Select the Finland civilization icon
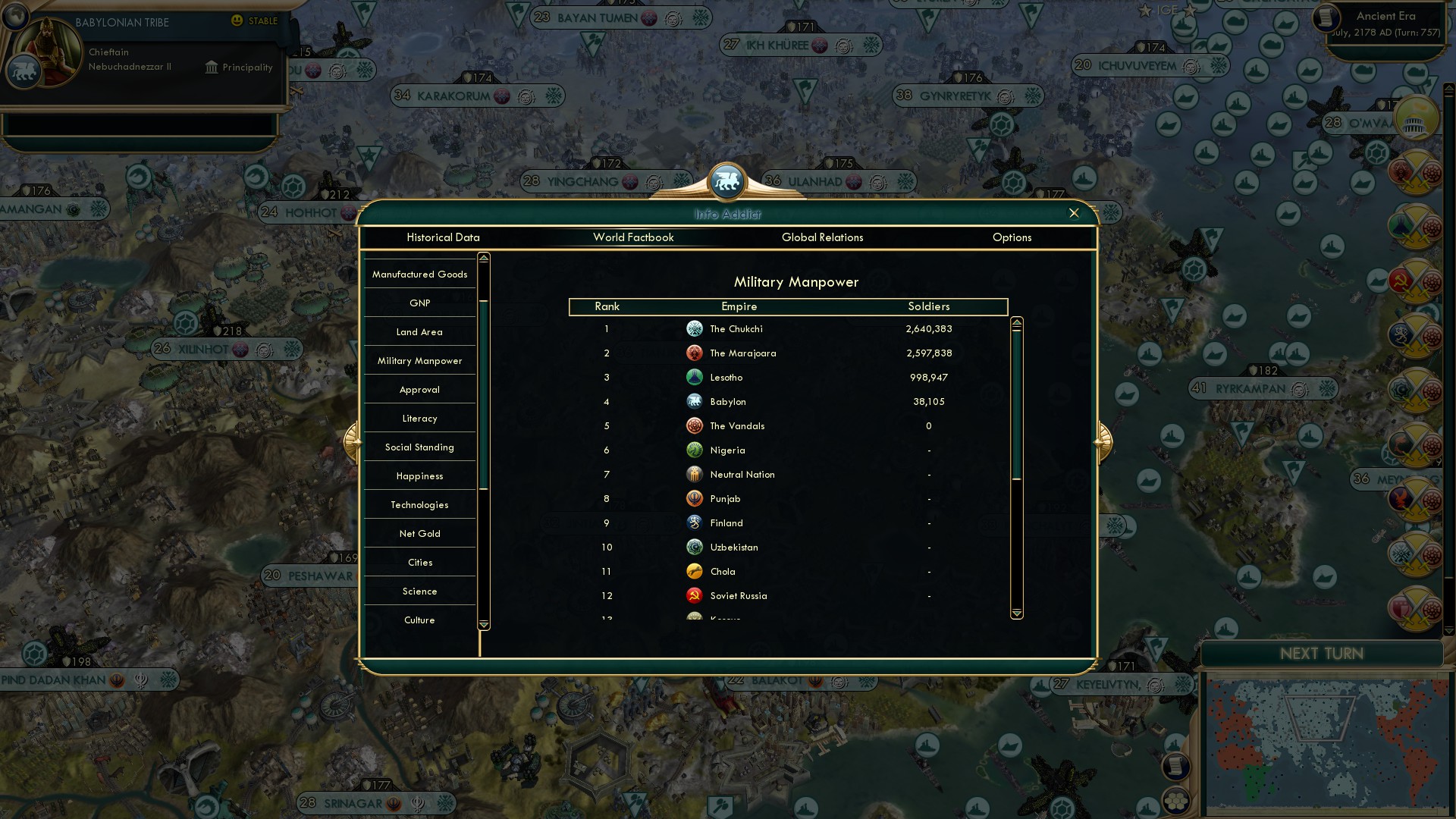Screen dimensions: 1456x819 pos(695,522)
